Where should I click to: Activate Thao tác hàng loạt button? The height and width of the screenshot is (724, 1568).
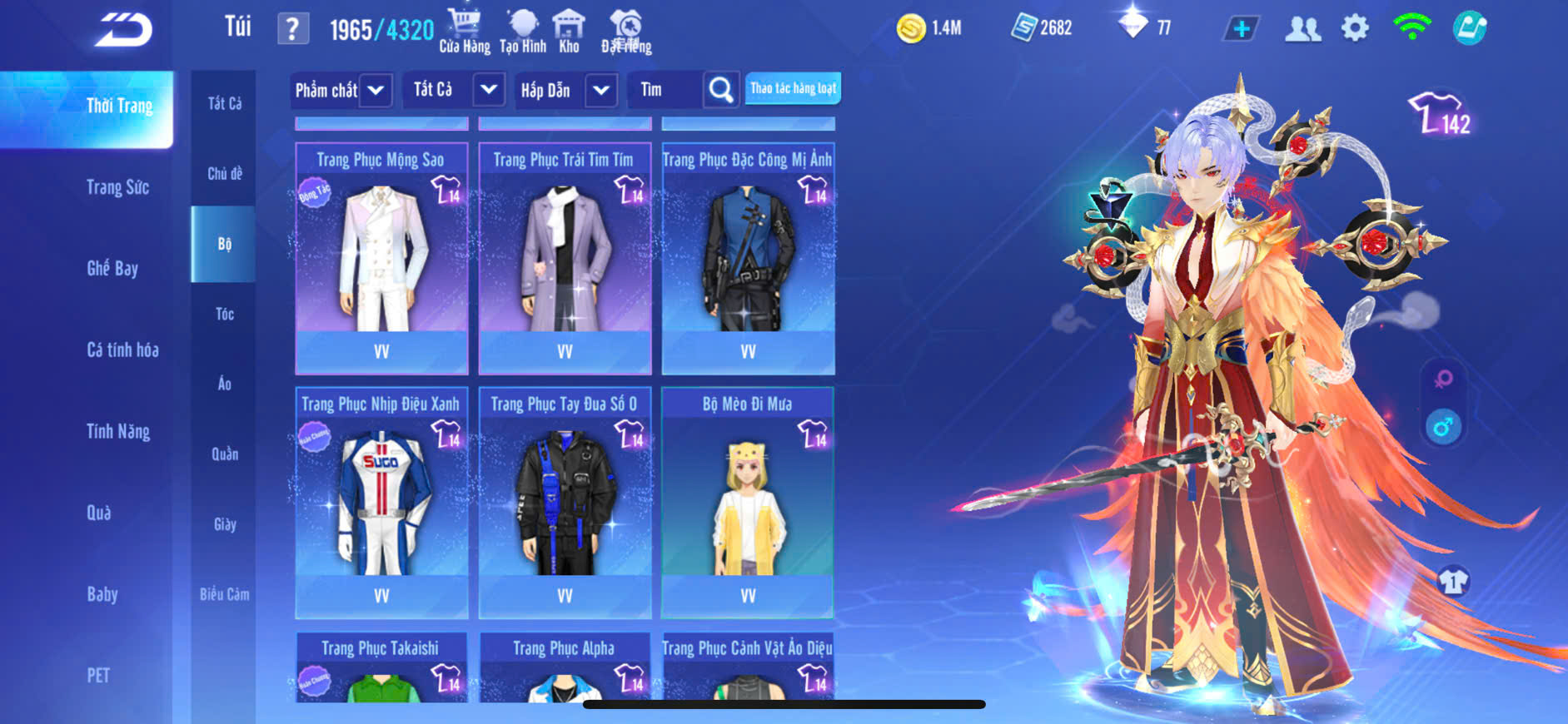pyautogui.click(x=793, y=88)
